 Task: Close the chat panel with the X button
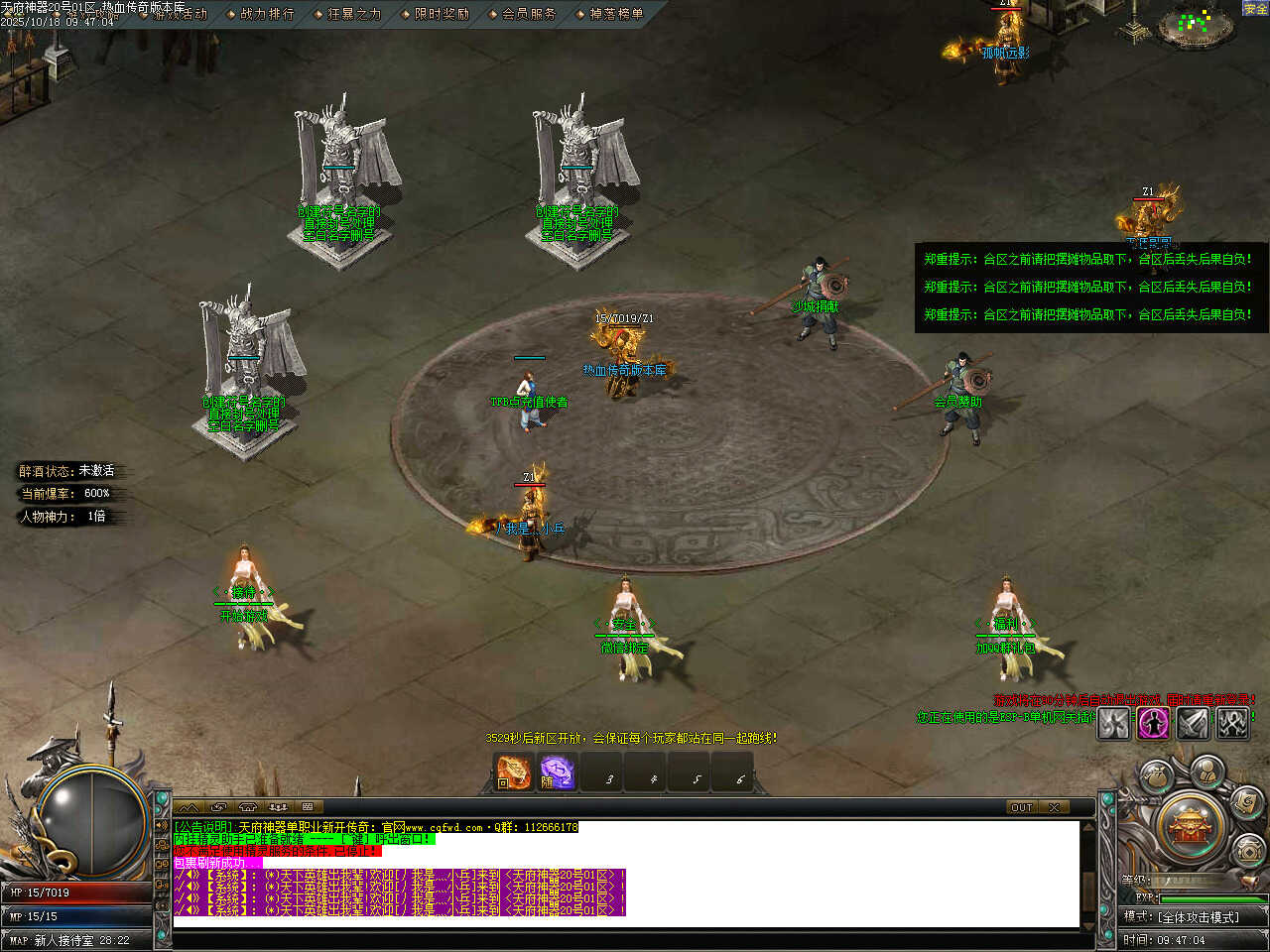coord(1054,807)
